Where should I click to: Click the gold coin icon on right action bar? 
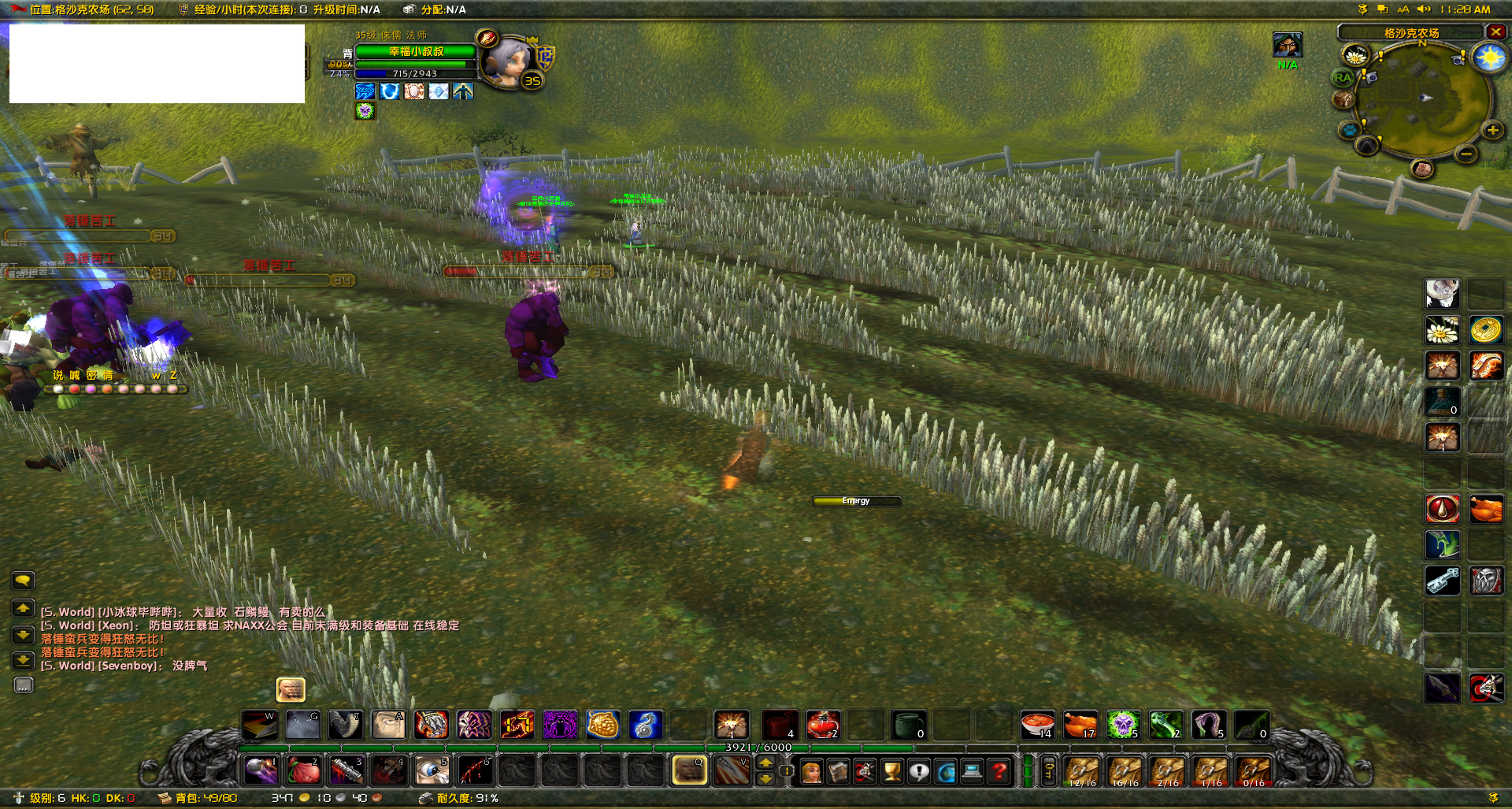coord(1485,330)
